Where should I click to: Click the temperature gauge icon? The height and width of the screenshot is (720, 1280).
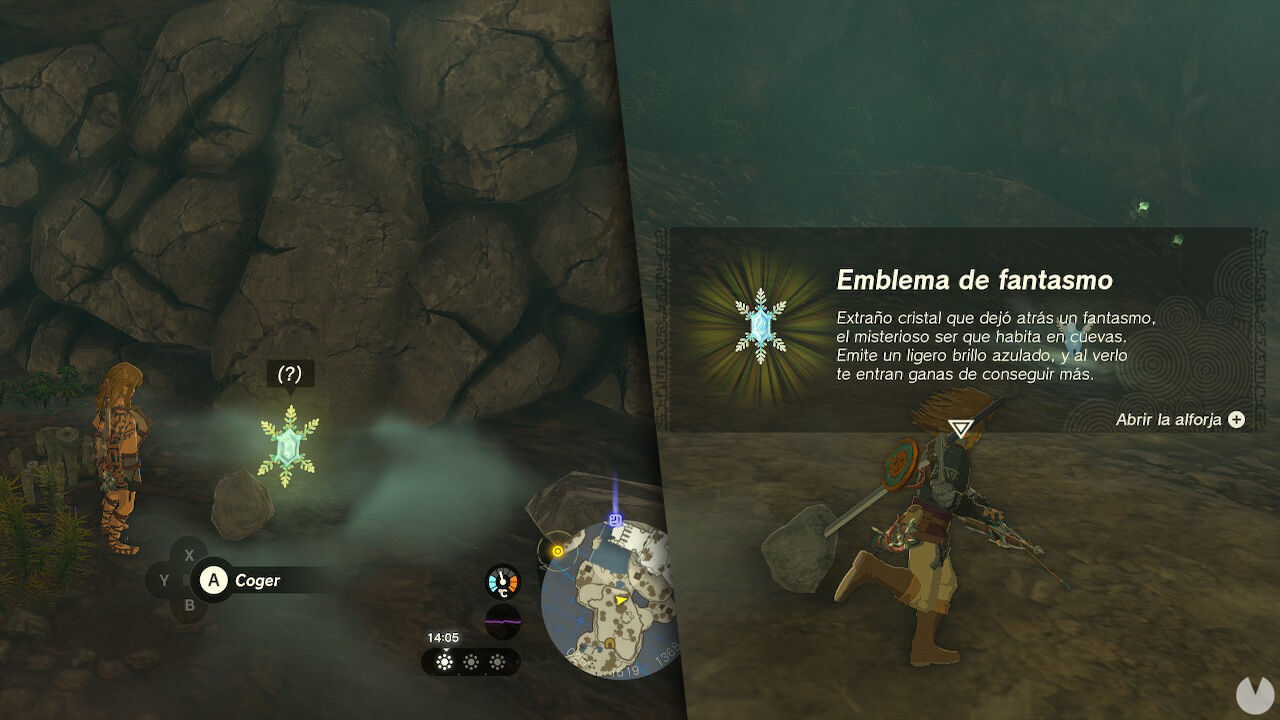(x=500, y=581)
